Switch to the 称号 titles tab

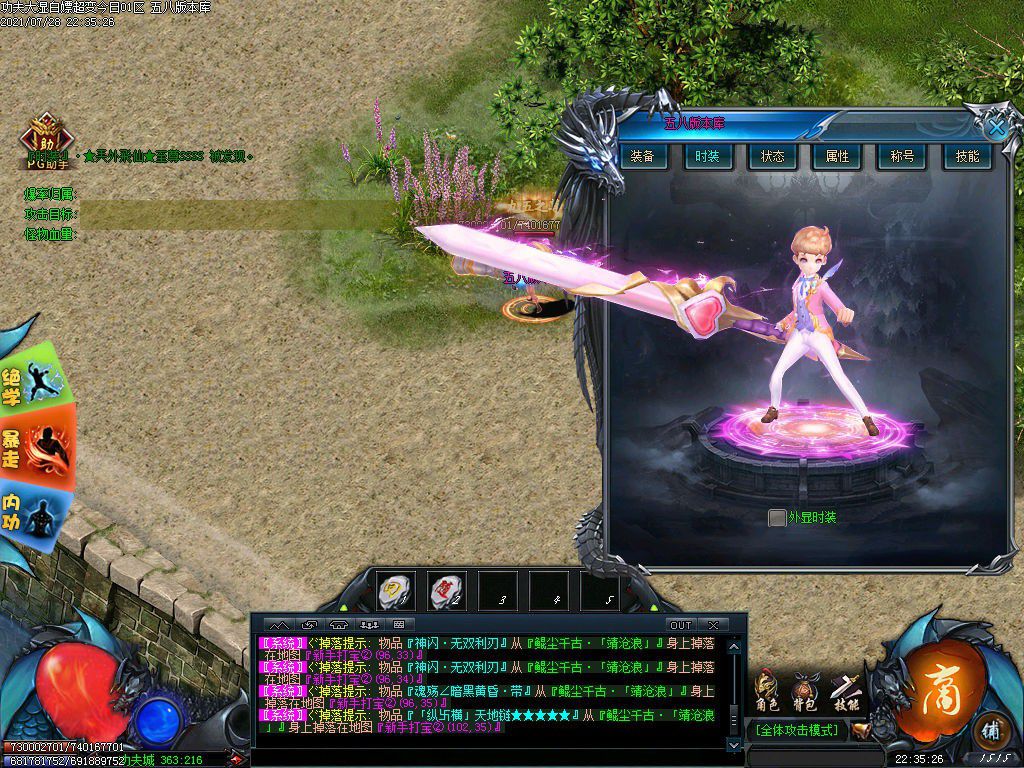point(902,157)
